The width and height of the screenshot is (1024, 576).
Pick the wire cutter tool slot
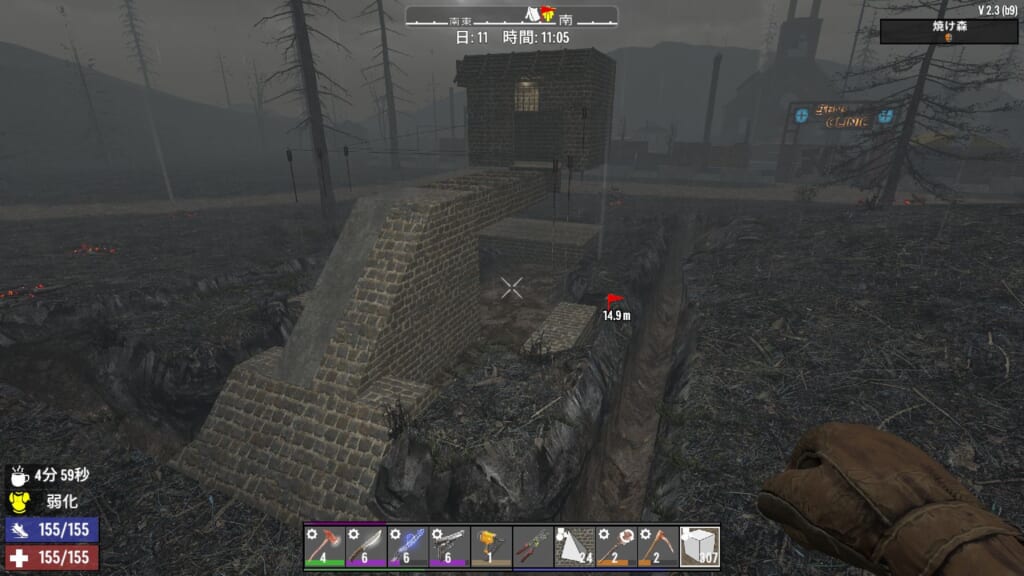(533, 547)
